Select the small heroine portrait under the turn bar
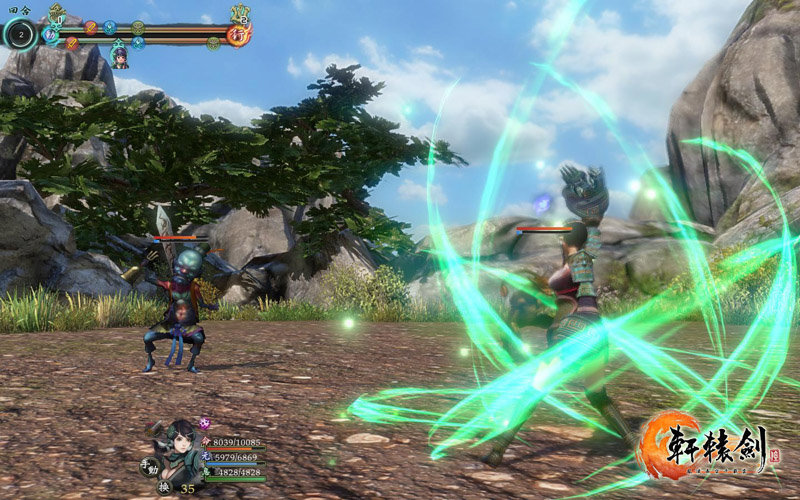Image resolution: width=800 pixels, height=500 pixels. [119, 56]
